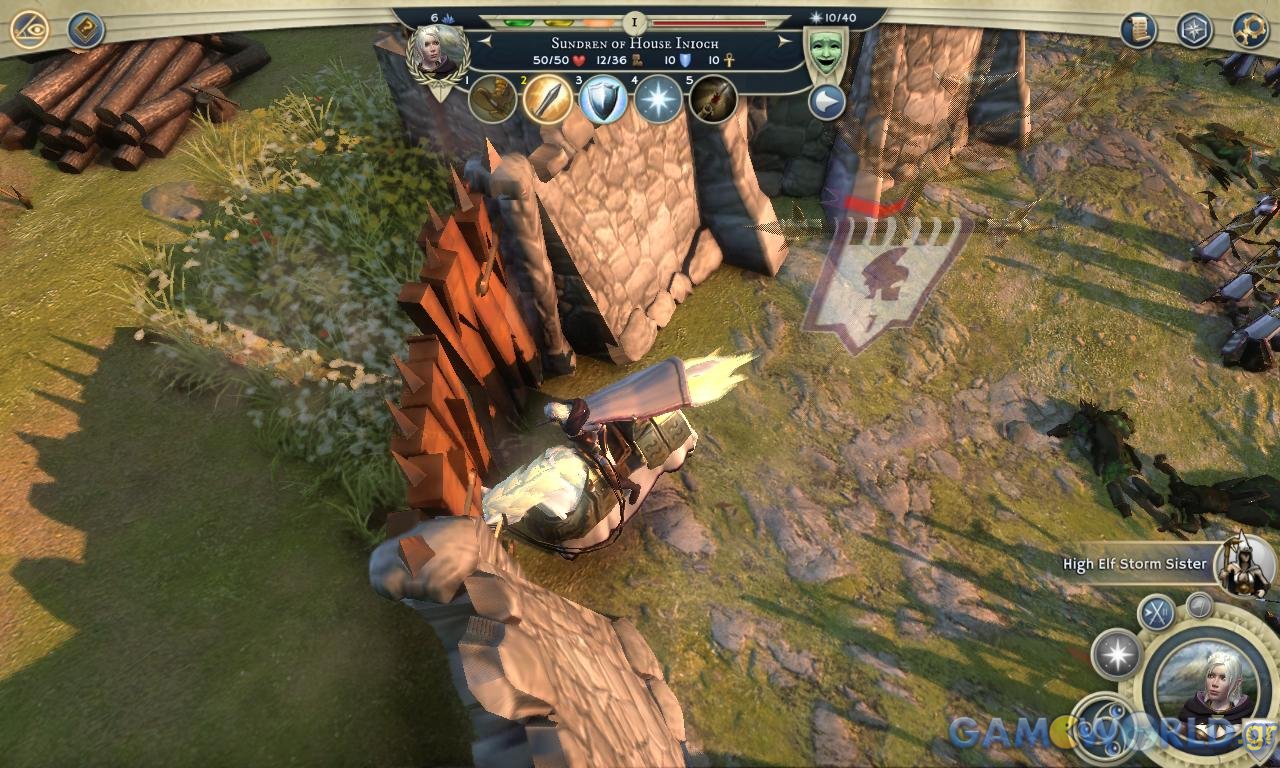This screenshot has width=1280, height=768.
Task: Use the white star spell ability
Action: coord(658,99)
